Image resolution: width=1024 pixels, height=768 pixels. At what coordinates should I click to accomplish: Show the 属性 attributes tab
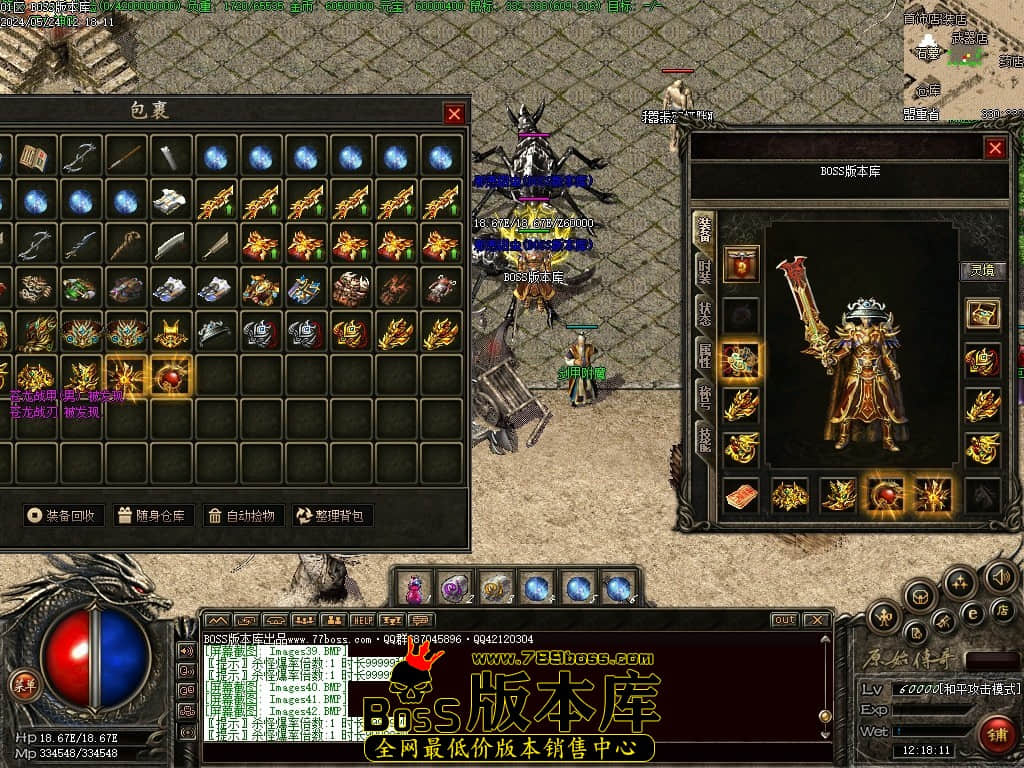[704, 354]
